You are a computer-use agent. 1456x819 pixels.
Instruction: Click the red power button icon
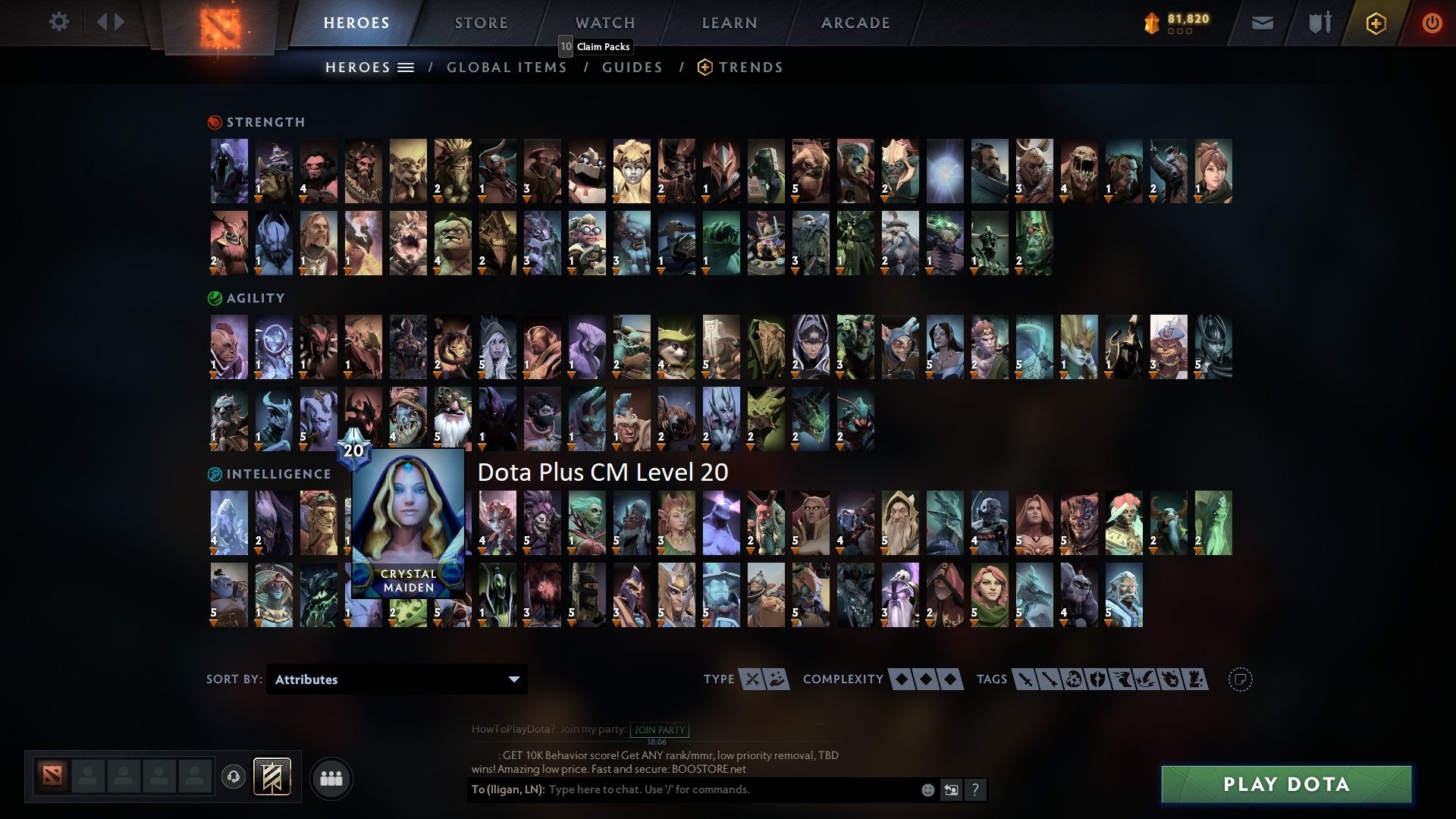pos(1432,23)
